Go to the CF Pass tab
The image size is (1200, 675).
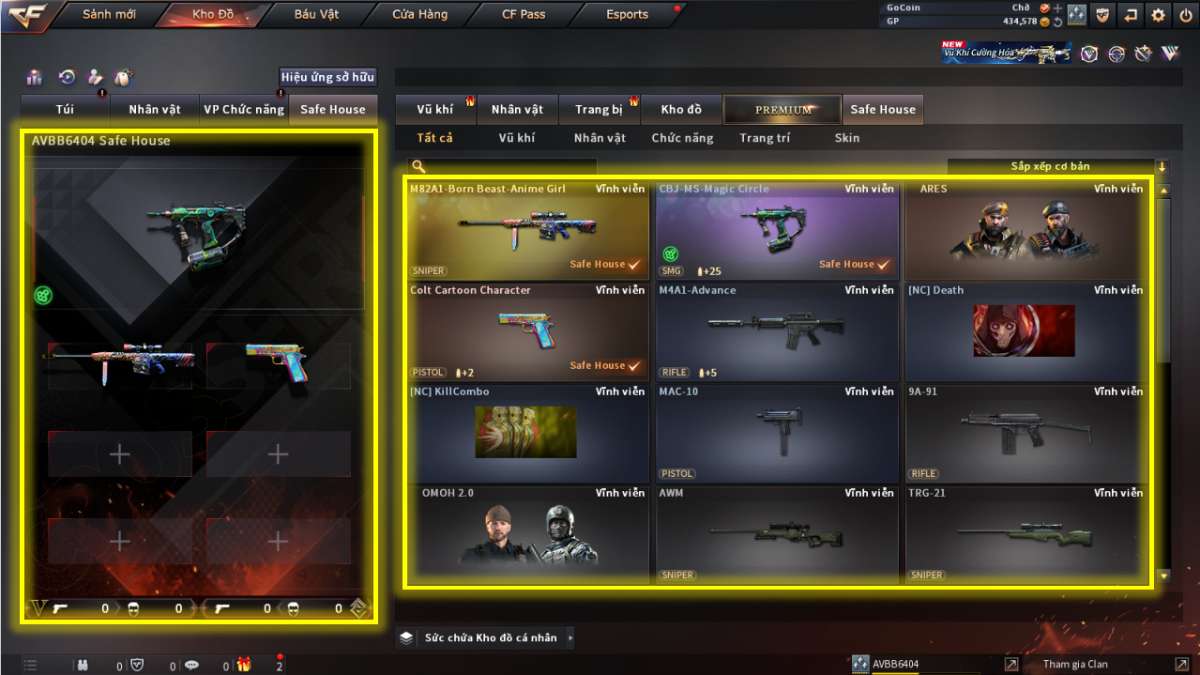tap(523, 15)
